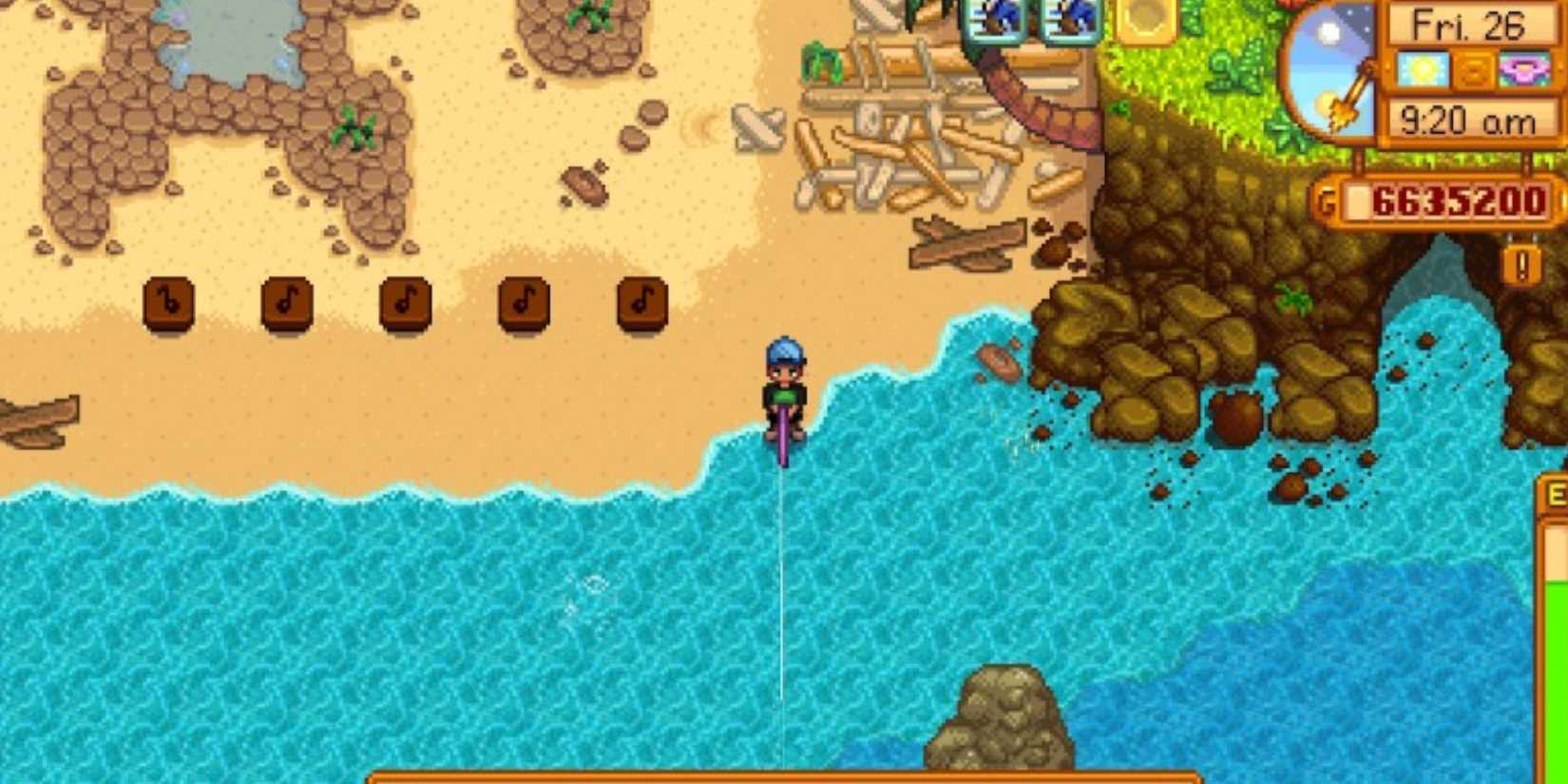Click the first blue fish buff icon
1568x784 pixels.
pos(991,19)
